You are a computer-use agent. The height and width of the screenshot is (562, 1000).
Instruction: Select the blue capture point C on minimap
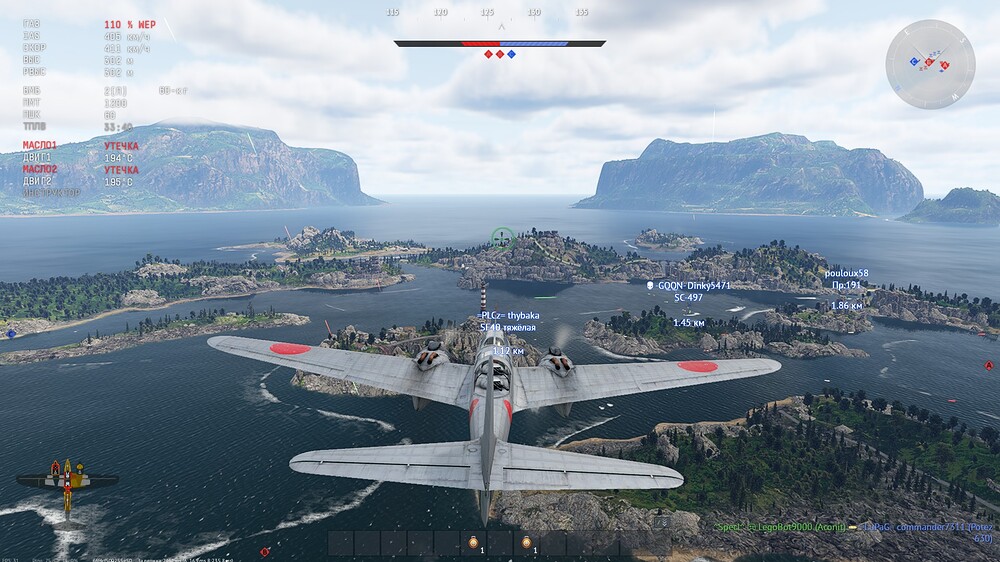click(x=915, y=62)
